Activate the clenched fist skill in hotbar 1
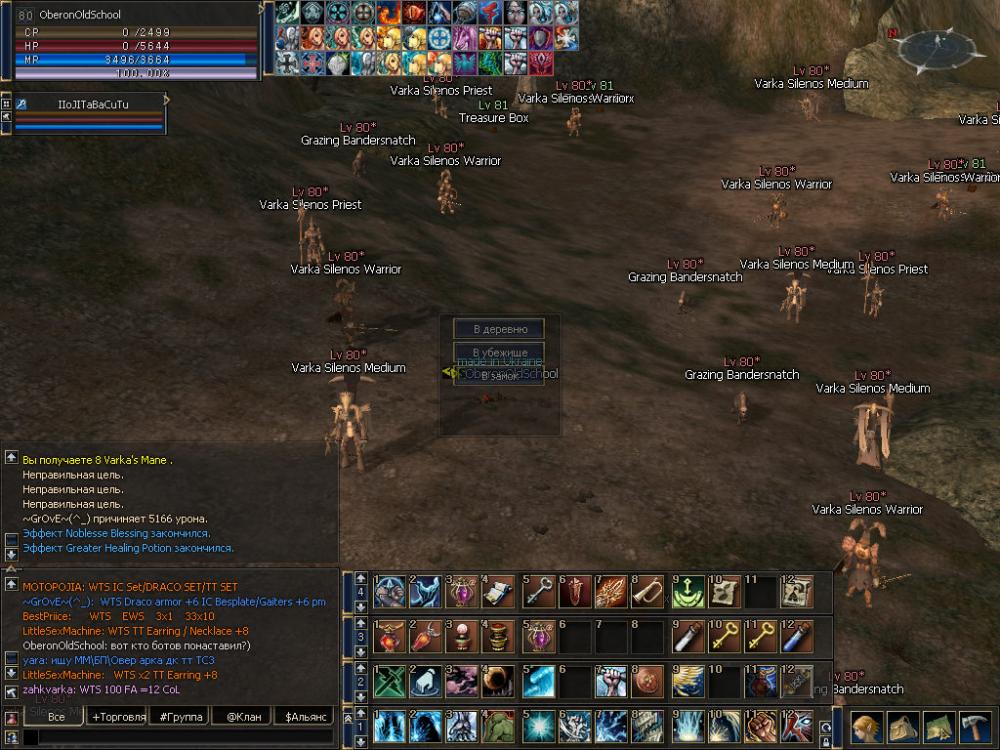Image resolution: width=1000 pixels, height=750 pixels. (757, 726)
